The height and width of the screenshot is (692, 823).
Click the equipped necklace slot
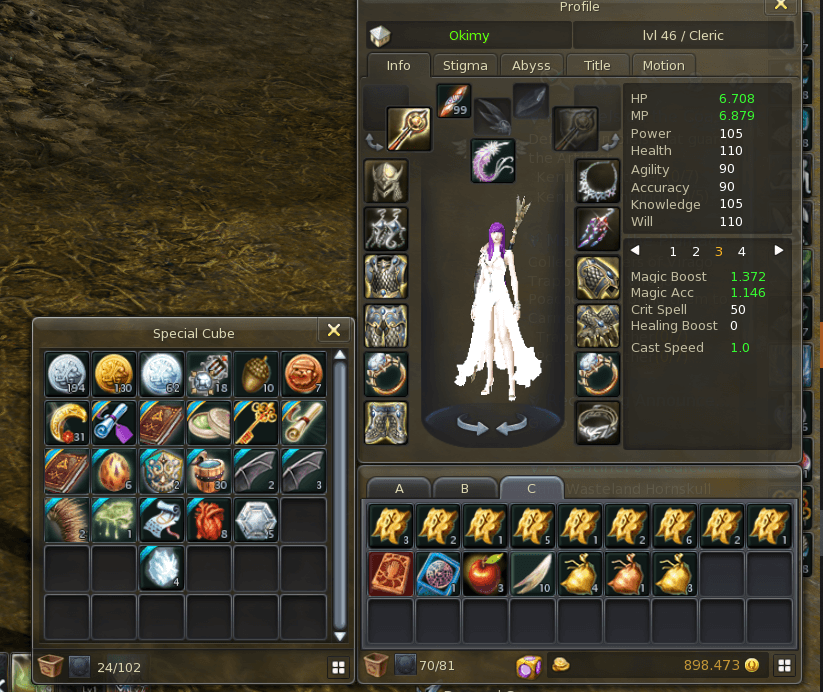[x=598, y=180]
